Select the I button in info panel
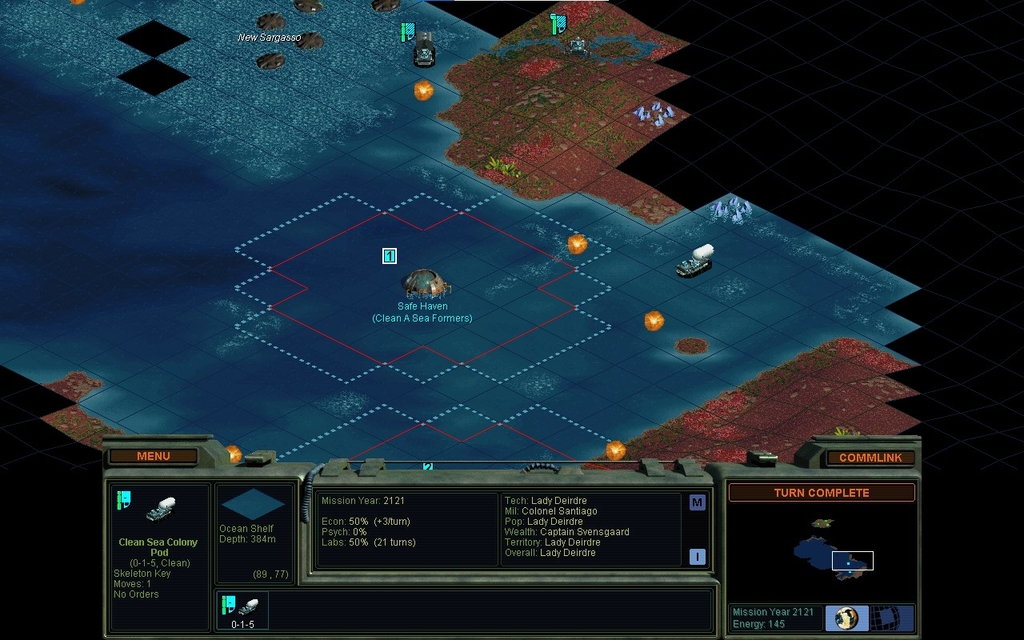This screenshot has height=640, width=1024. (x=697, y=556)
